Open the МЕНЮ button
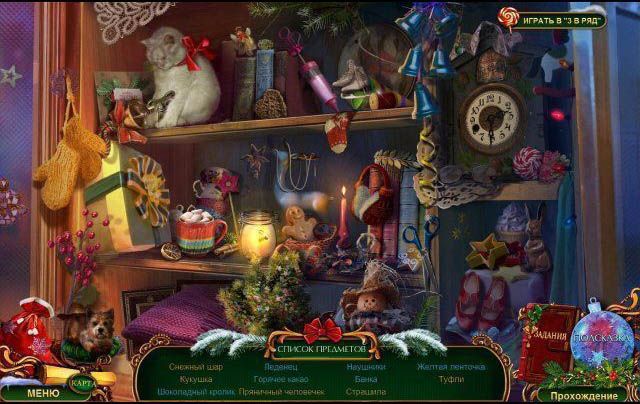The image size is (640, 404). pyautogui.click(x=42, y=393)
